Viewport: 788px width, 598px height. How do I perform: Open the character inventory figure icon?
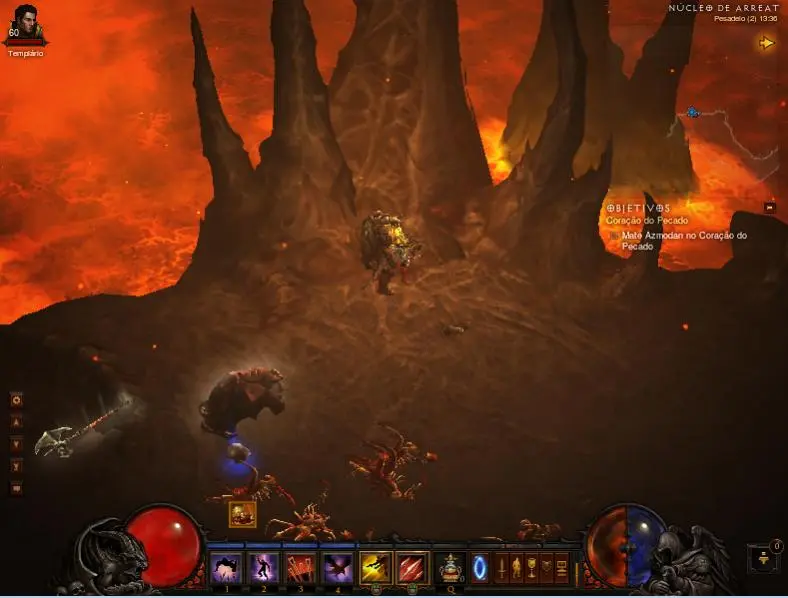pyautogui.click(x=517, y=568)
